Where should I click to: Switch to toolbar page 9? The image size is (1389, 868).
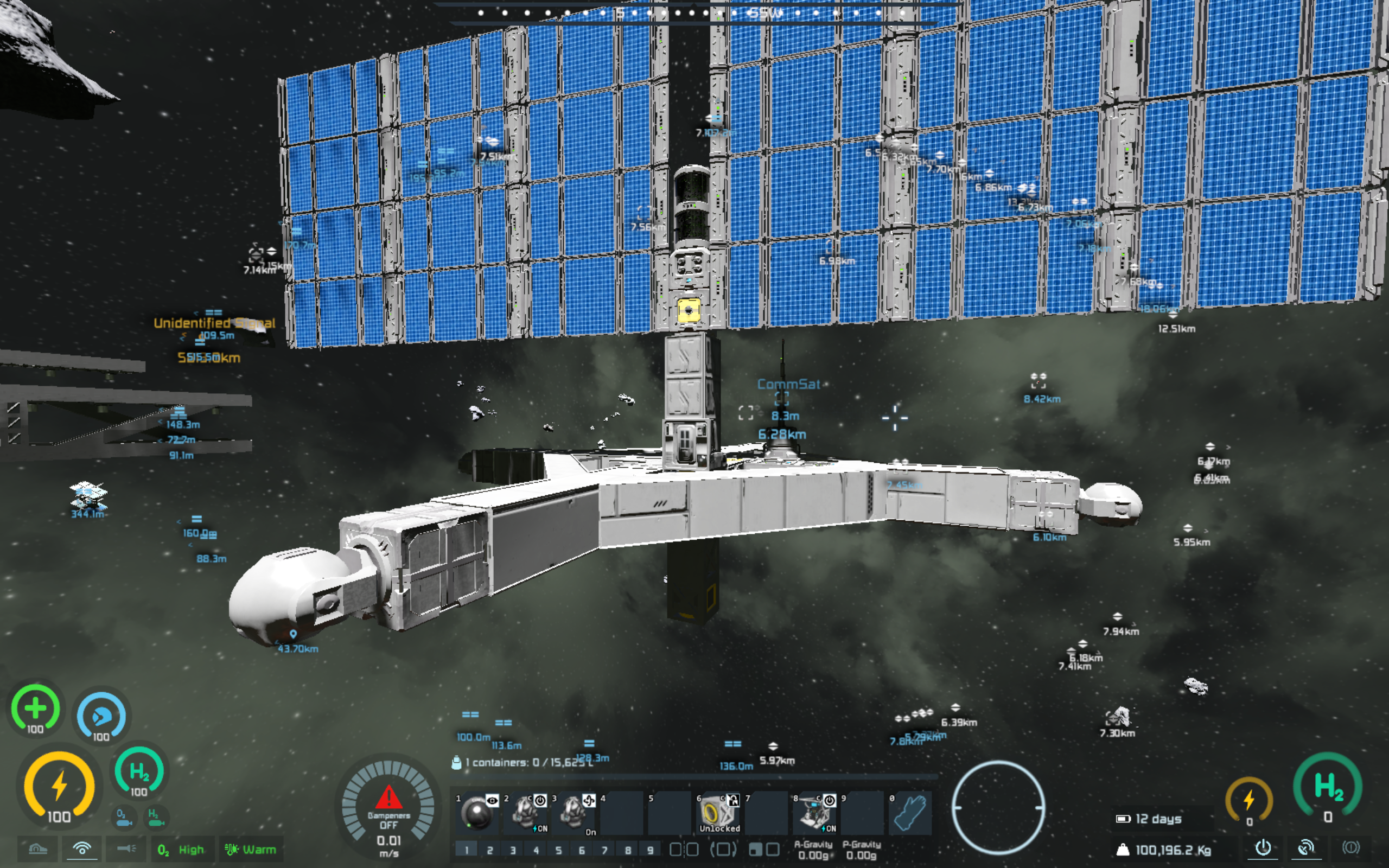point(649,850)
